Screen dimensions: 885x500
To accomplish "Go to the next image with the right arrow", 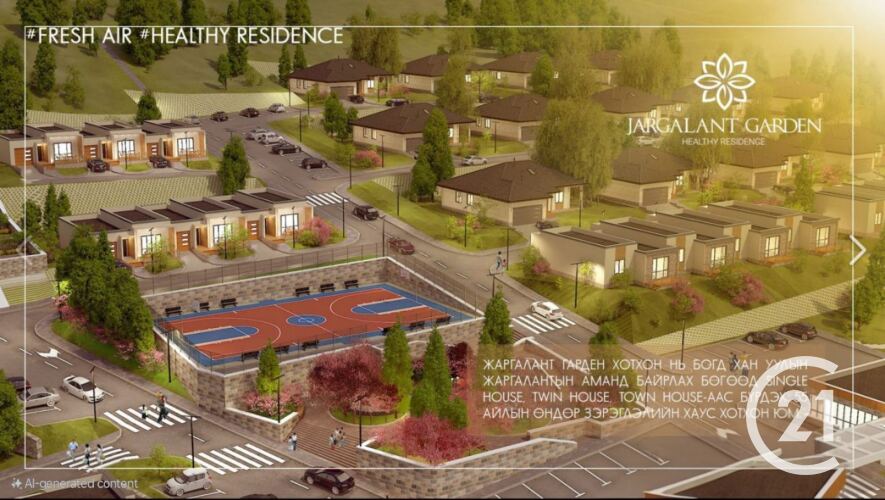I will coord(857,250).
